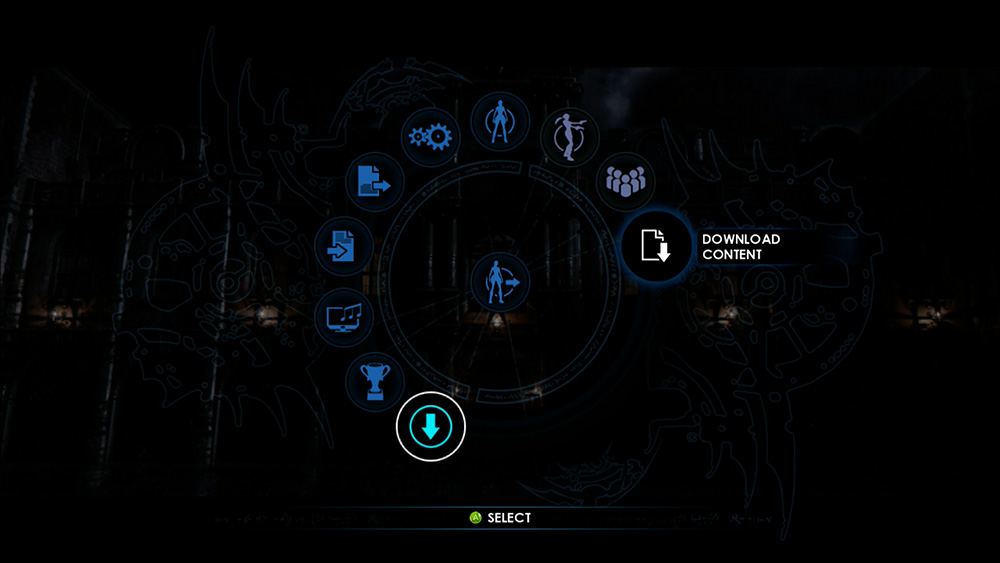Select the gears settings icon
The height and width of the screenshot is (563, 1000).
tap(431, 137)
